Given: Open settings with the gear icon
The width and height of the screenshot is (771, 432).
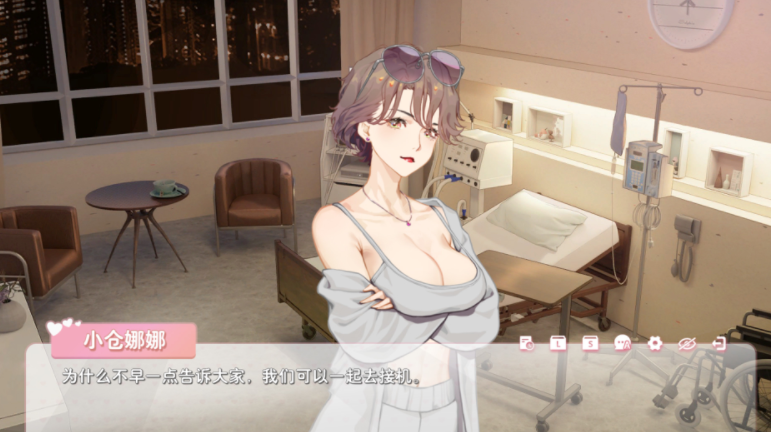Looking at the screenshot, I should 655,344.
